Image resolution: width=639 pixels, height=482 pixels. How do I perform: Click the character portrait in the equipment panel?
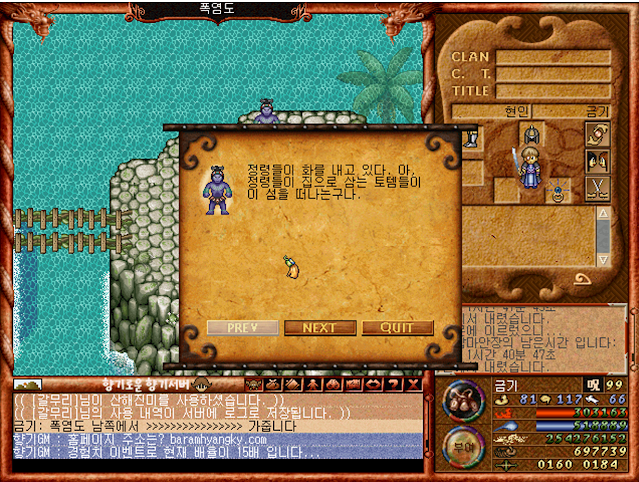(x=529, y=165)
